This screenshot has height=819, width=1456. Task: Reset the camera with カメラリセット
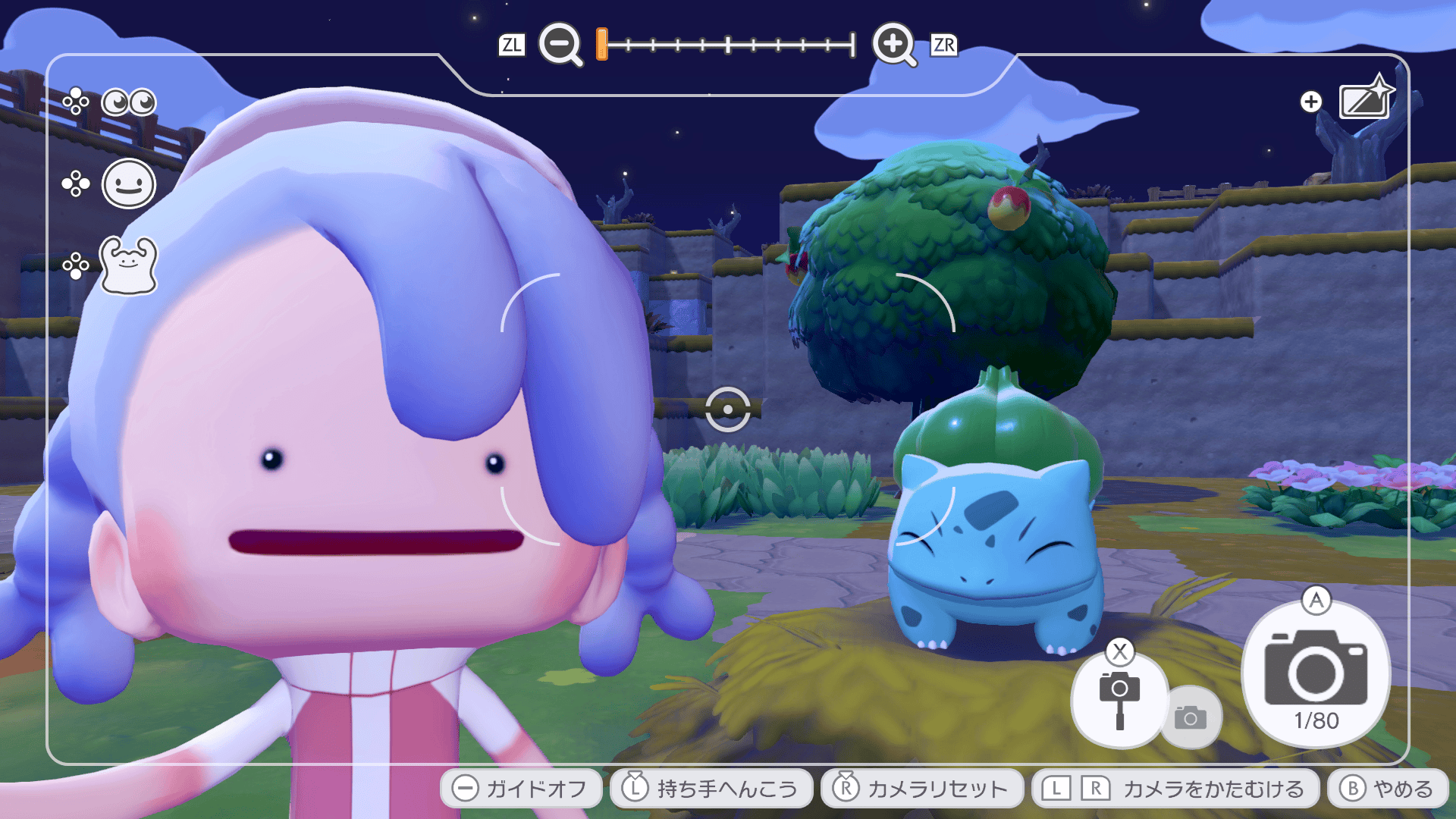pos(921,789)
